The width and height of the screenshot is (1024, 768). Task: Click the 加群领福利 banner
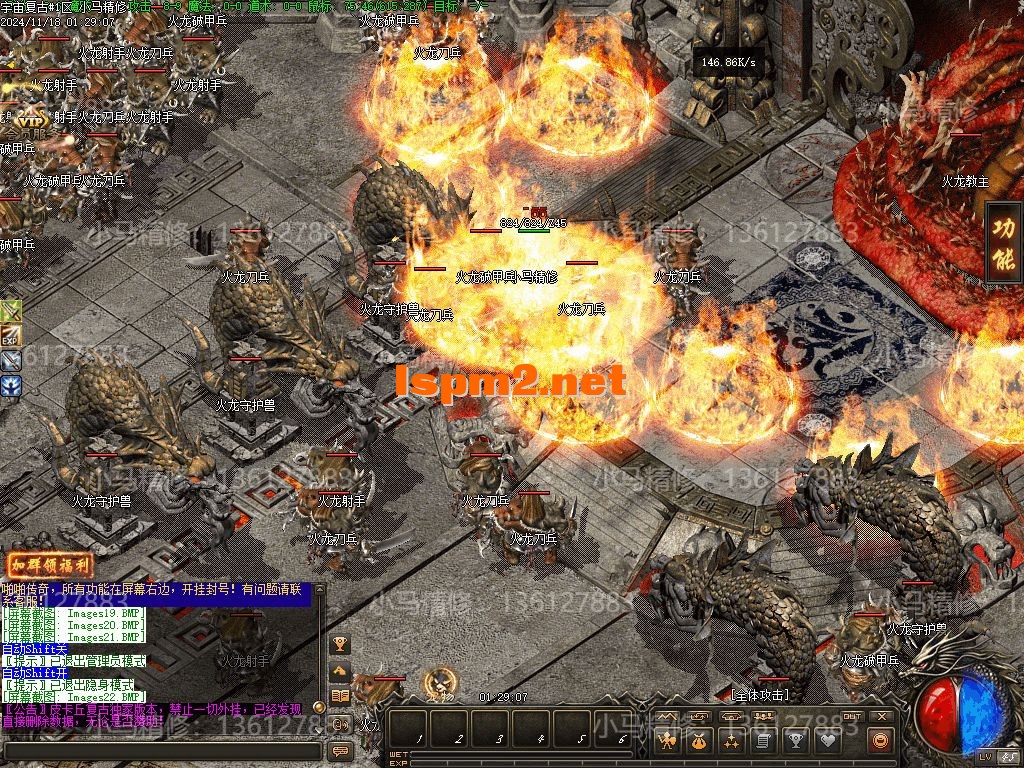click(50, 565)
